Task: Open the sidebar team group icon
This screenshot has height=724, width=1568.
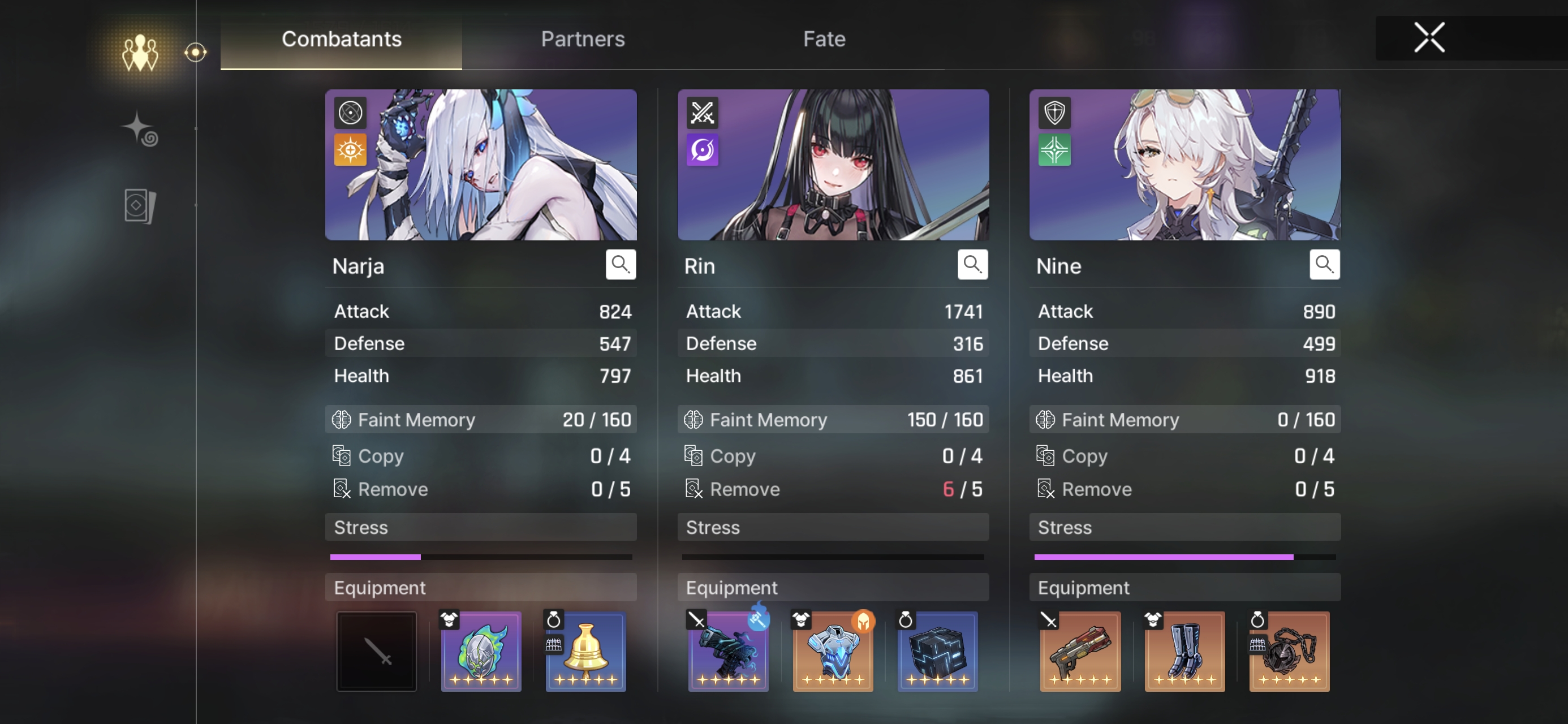Action: point(140,53)
